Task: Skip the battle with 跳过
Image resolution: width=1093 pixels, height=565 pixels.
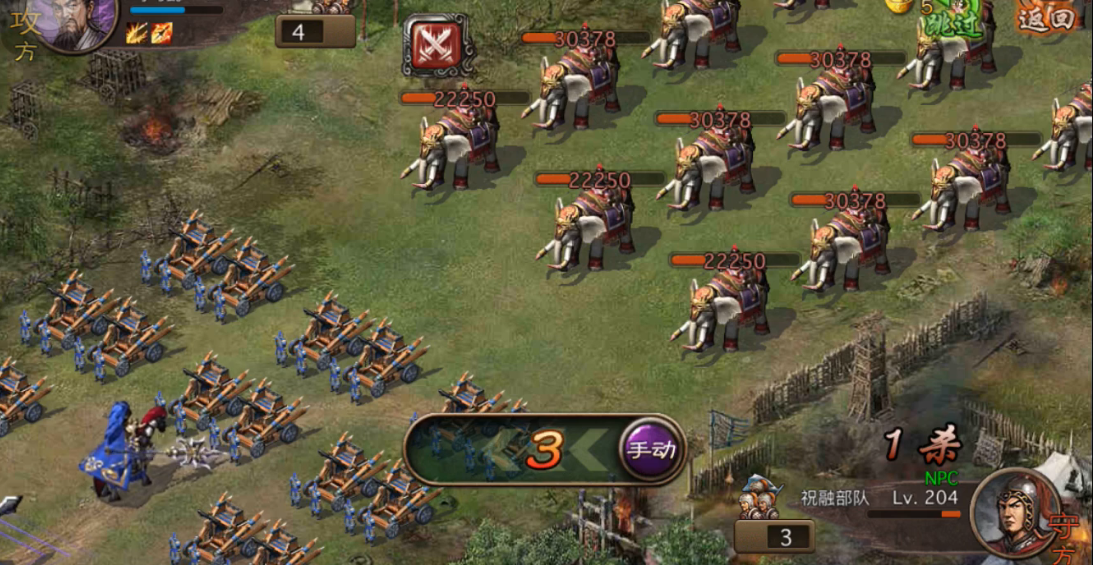Action: point(952,26)
